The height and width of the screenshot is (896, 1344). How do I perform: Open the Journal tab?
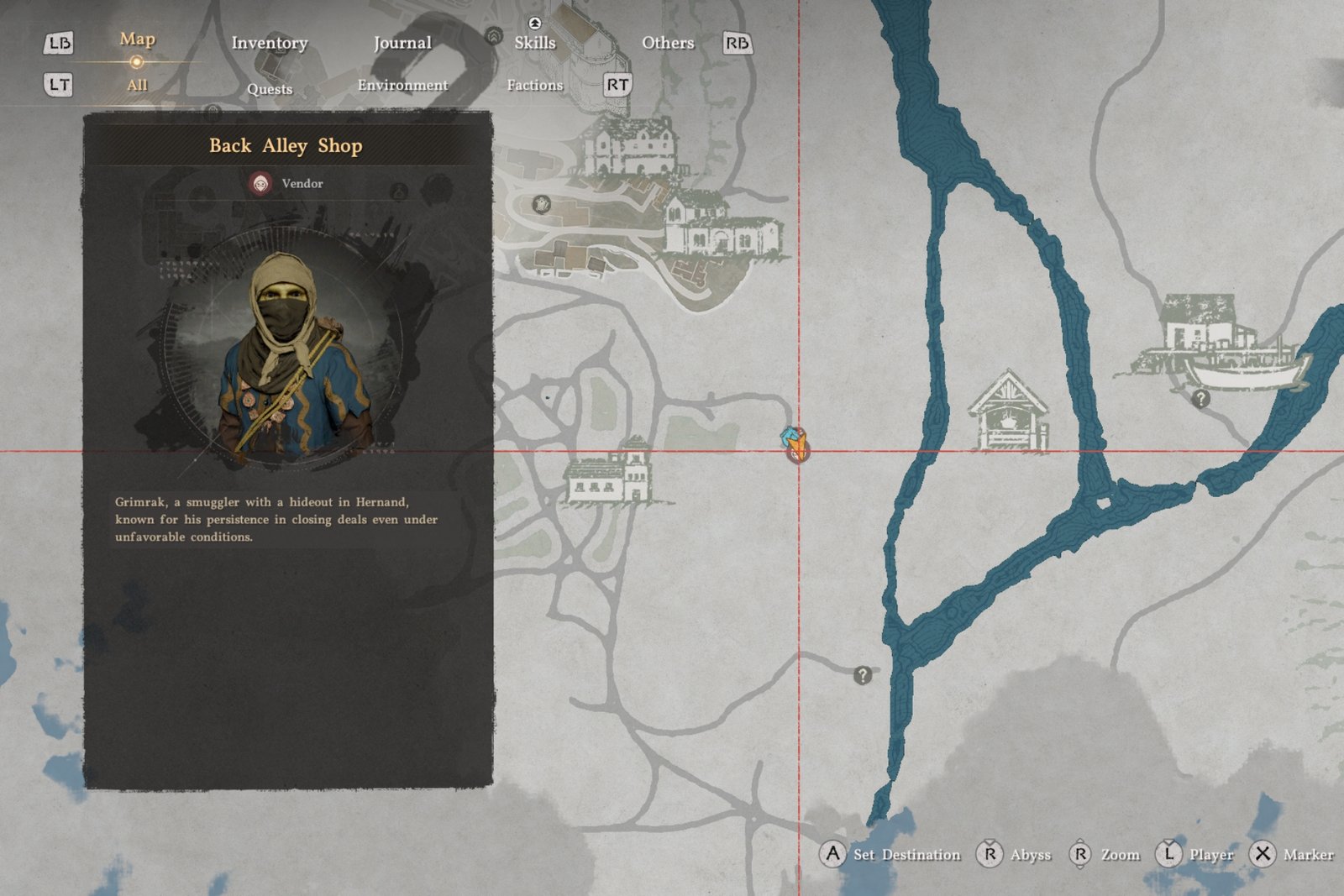402,43
